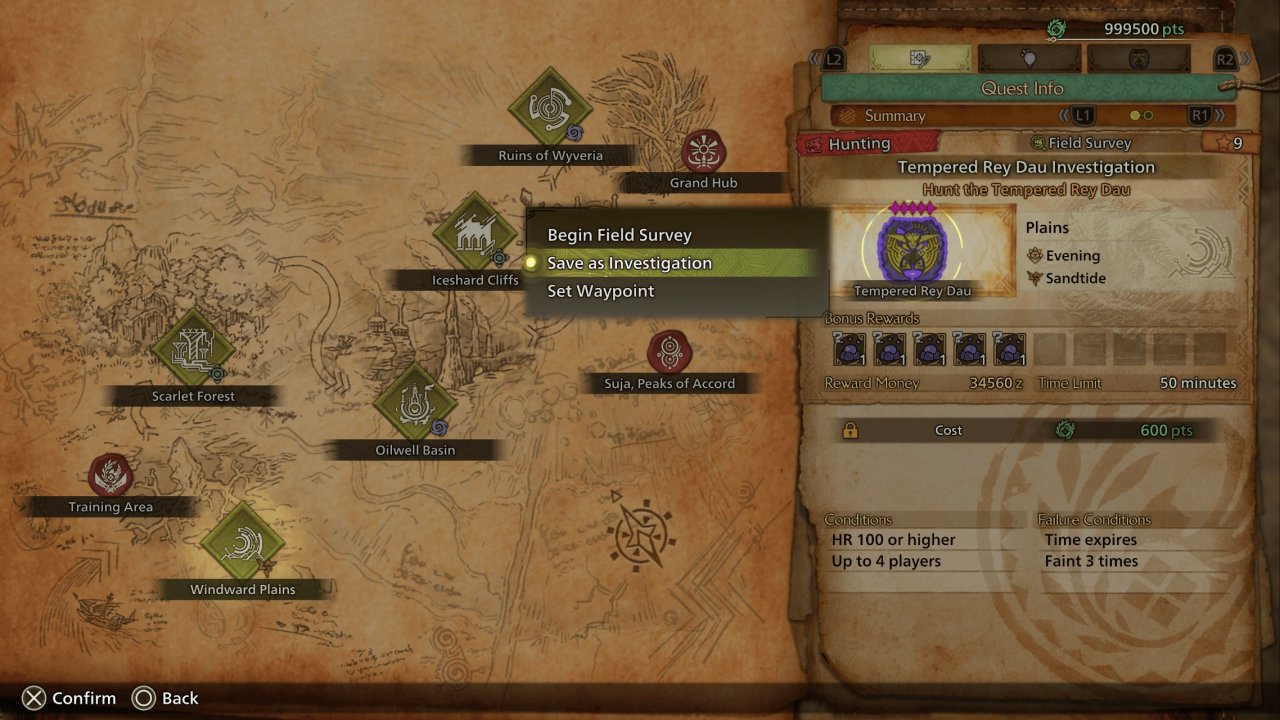The image size is (1280, 720).
Task: Select Save as Investigation entry
Action: (629, 263)
